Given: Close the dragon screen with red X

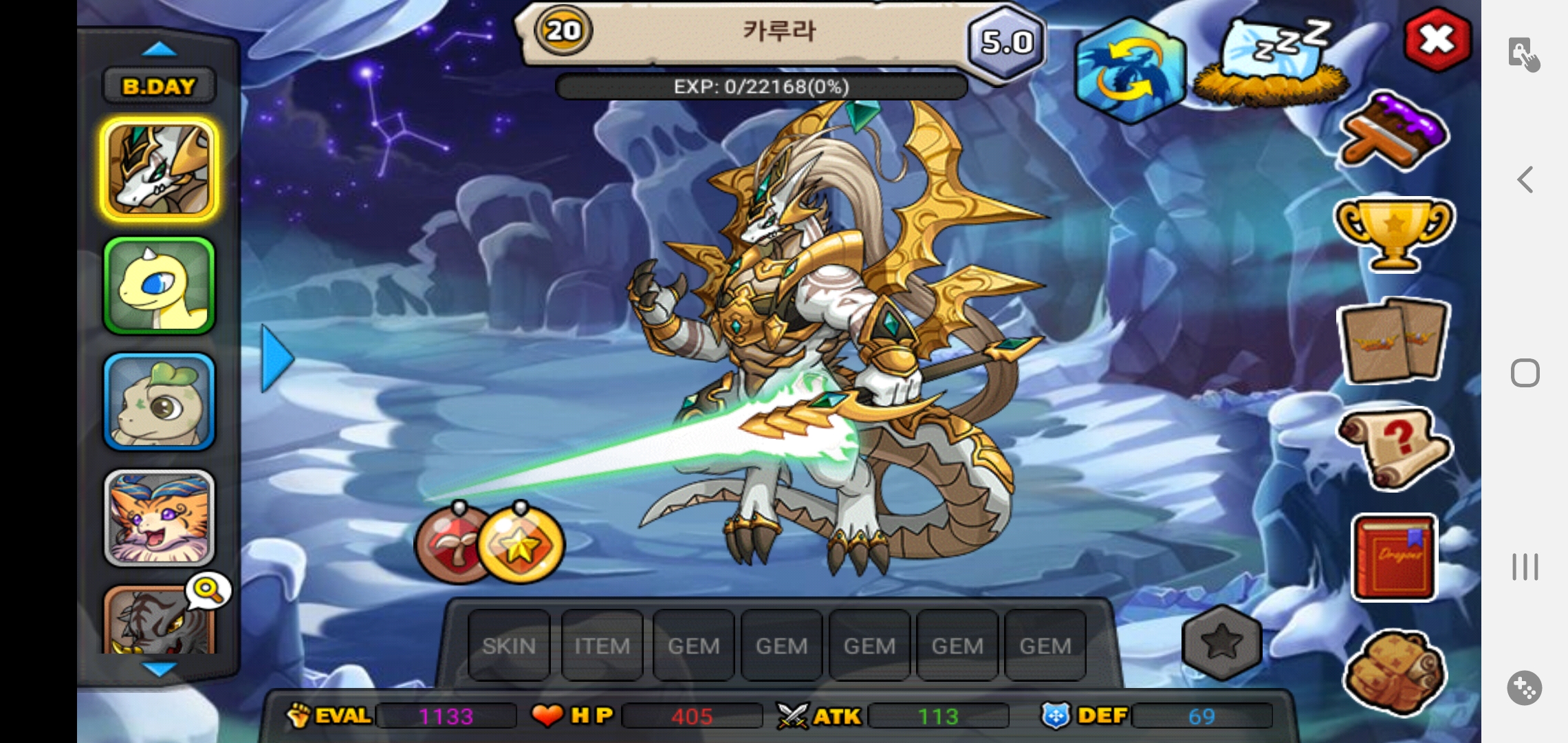Looking at the screenshot, I should pyautogui.click(x=1437, y=40).
